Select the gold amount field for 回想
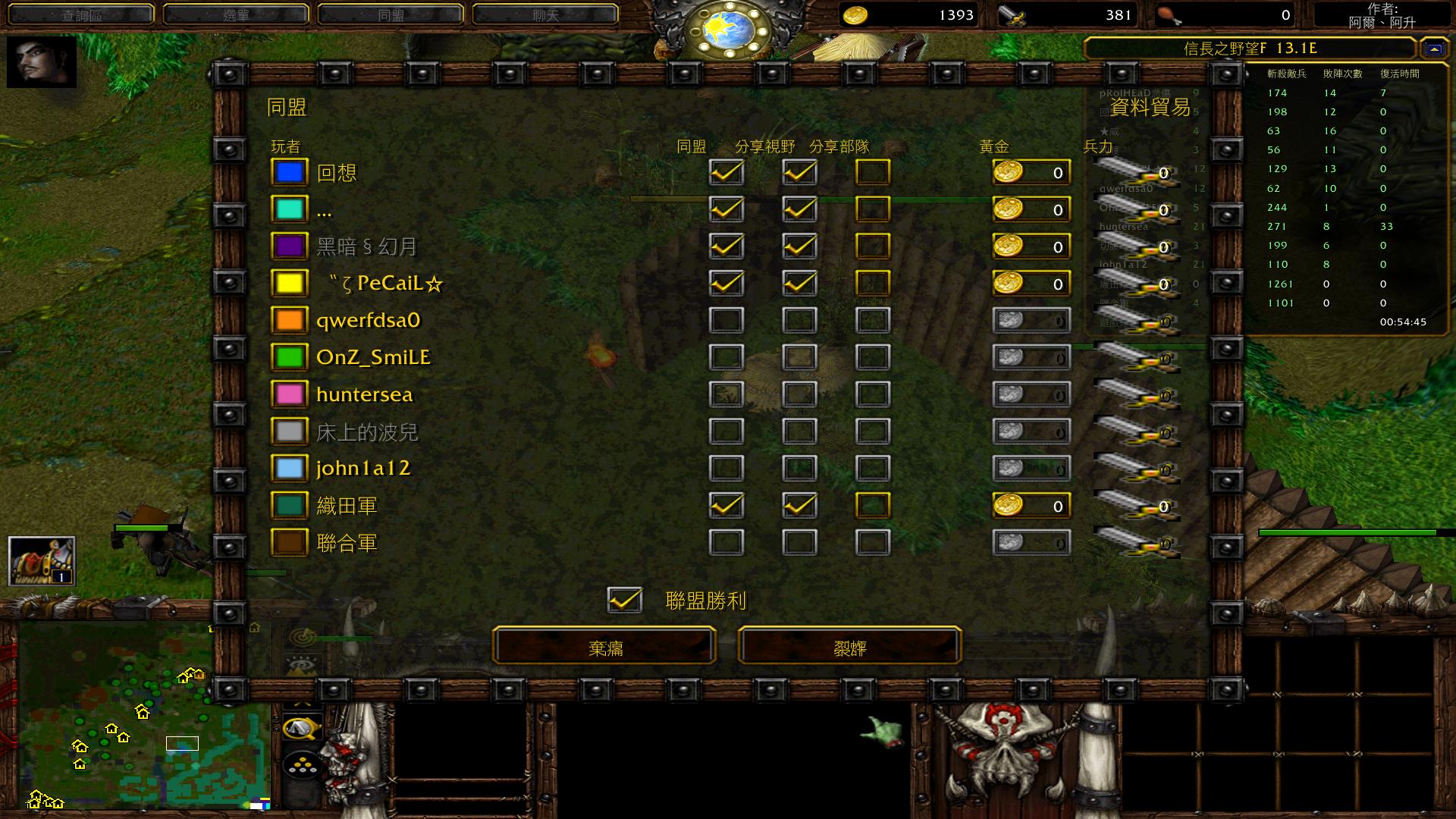This screenshot has height=819, width=1456. point(1031,173)
